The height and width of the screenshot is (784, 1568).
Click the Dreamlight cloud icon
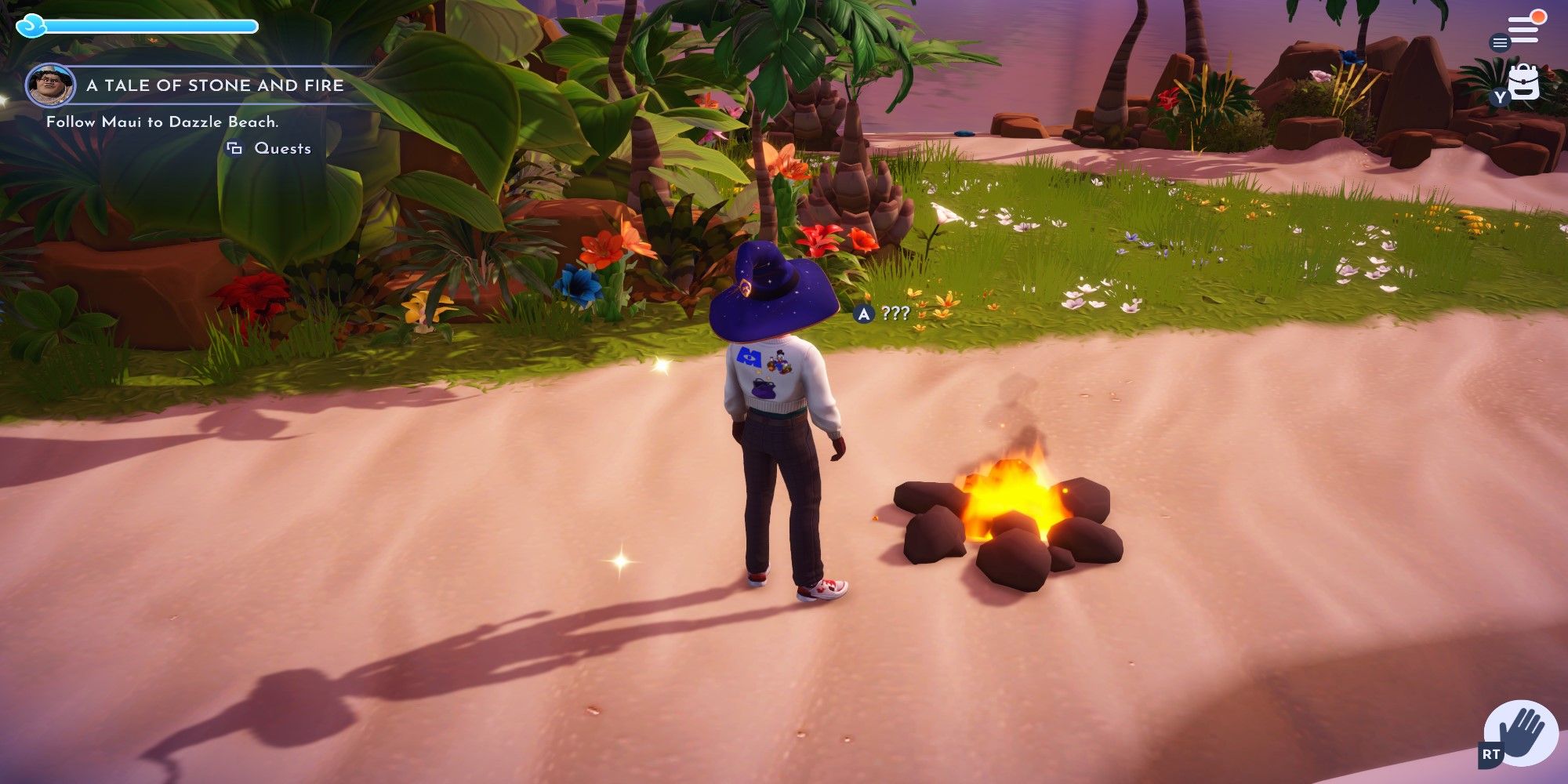tap(31, 26)
